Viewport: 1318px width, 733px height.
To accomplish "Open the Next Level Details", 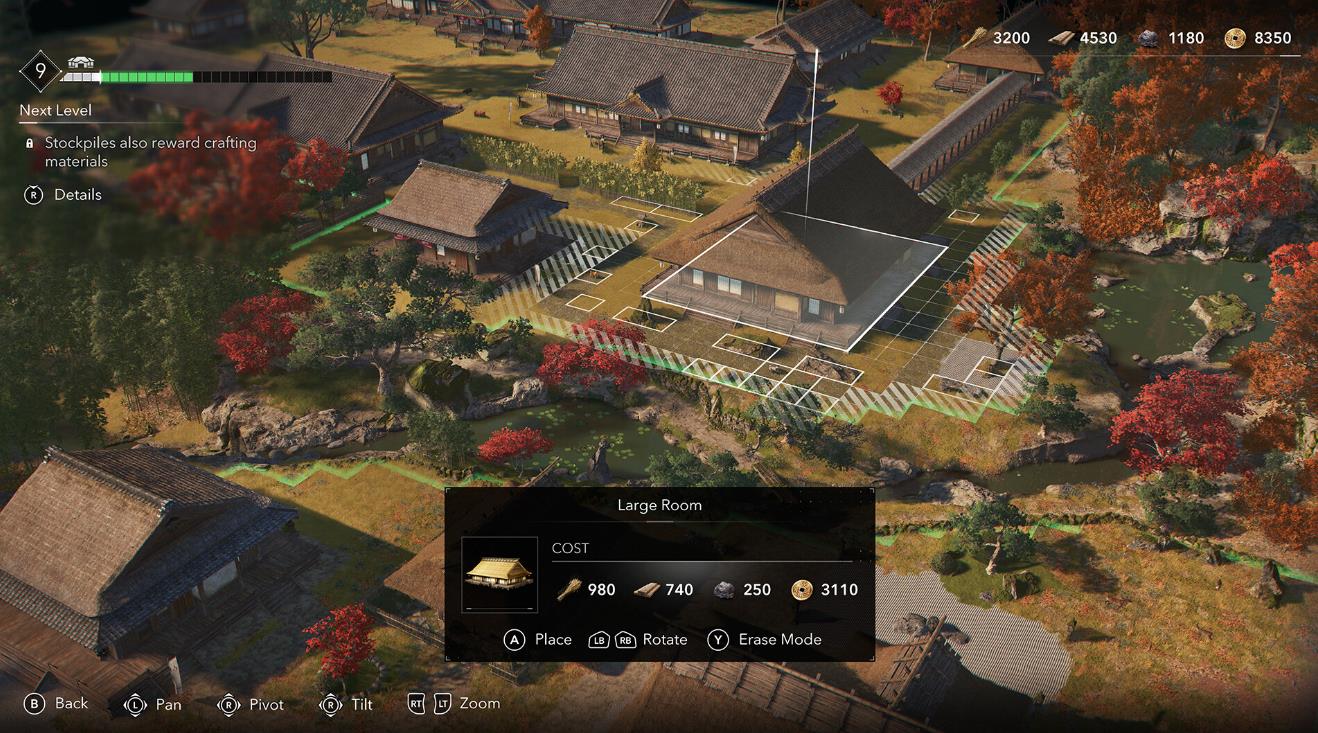I will 64,195.
